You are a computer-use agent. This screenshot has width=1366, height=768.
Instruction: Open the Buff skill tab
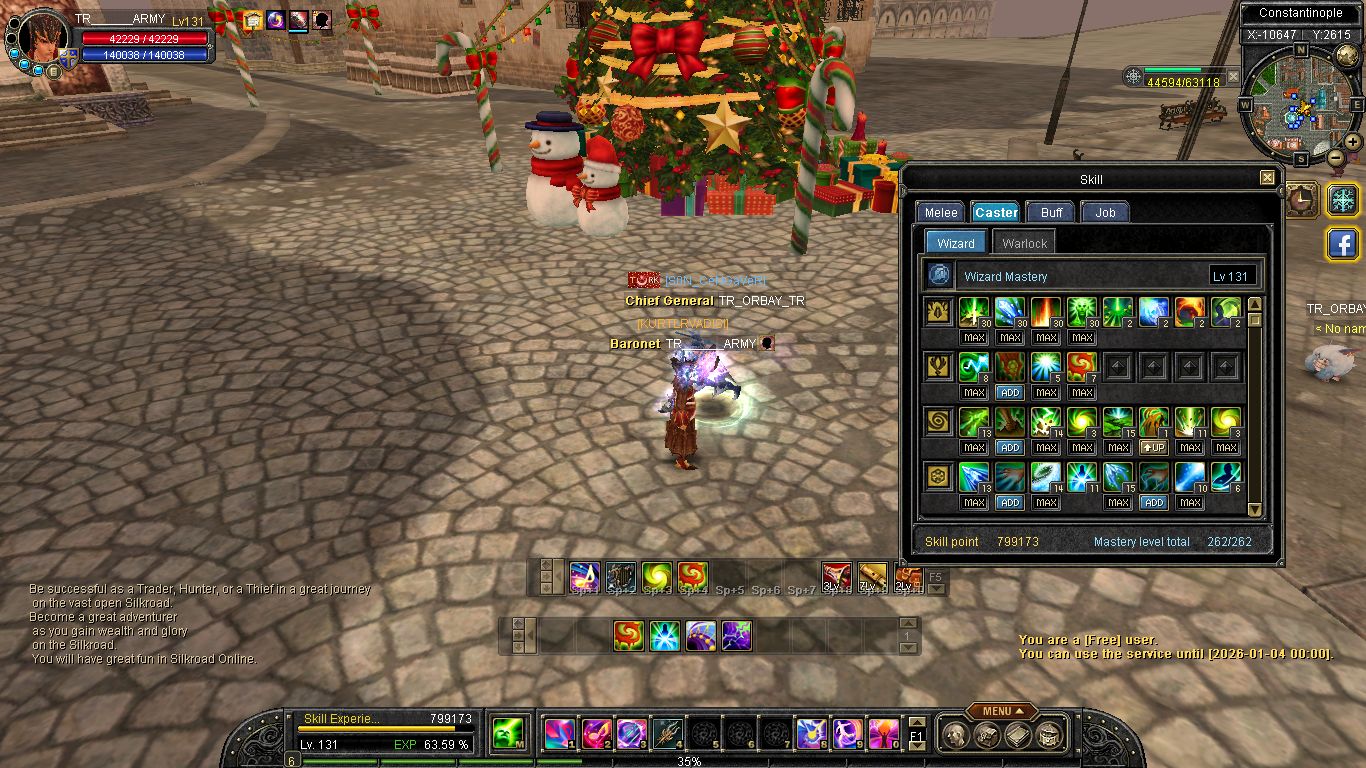click(1051, 212)
